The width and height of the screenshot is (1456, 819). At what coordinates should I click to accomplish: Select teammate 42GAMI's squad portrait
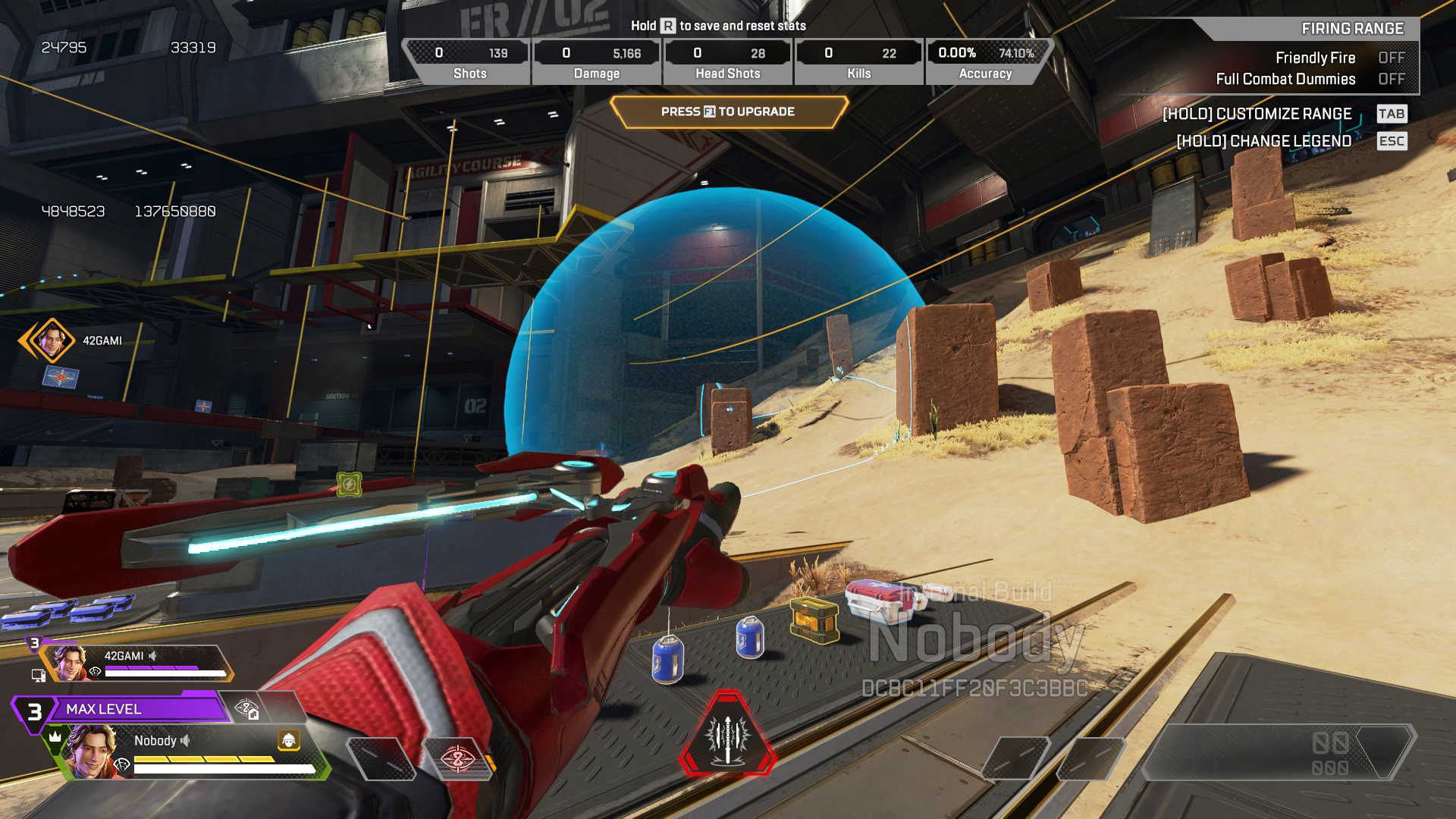click(69, 663)
